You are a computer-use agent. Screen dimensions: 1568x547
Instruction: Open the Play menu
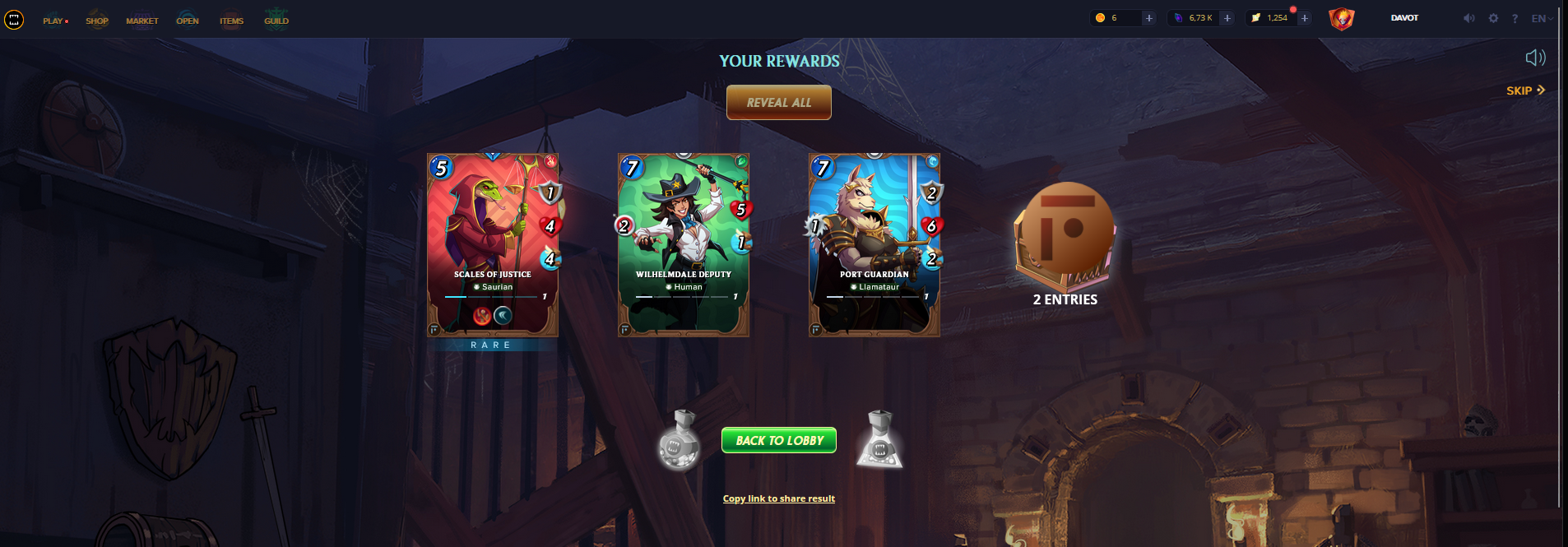coord(54,21)
